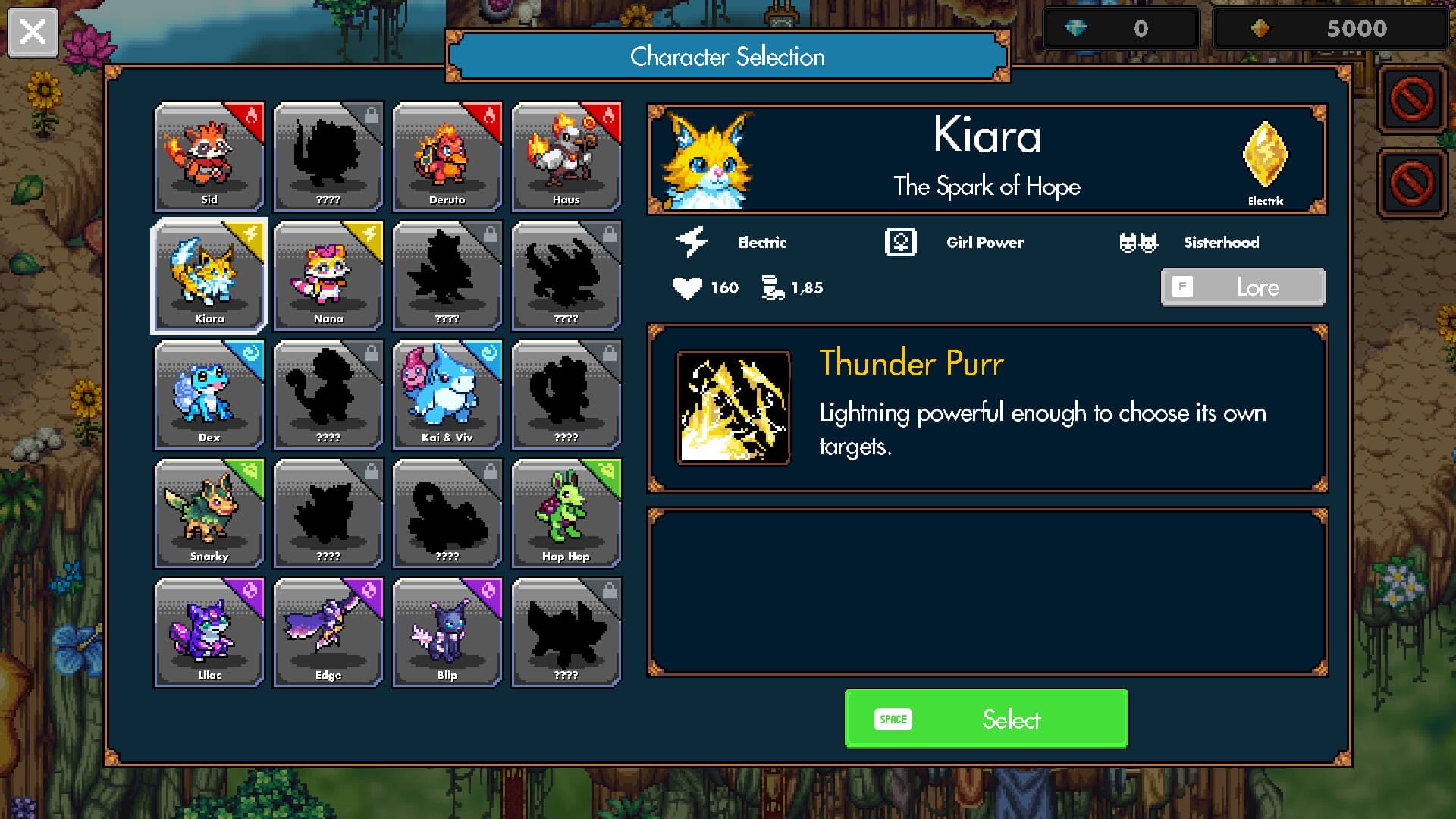
Task: Click the Girl Power trait icon
Action: [x=901, y=241]
